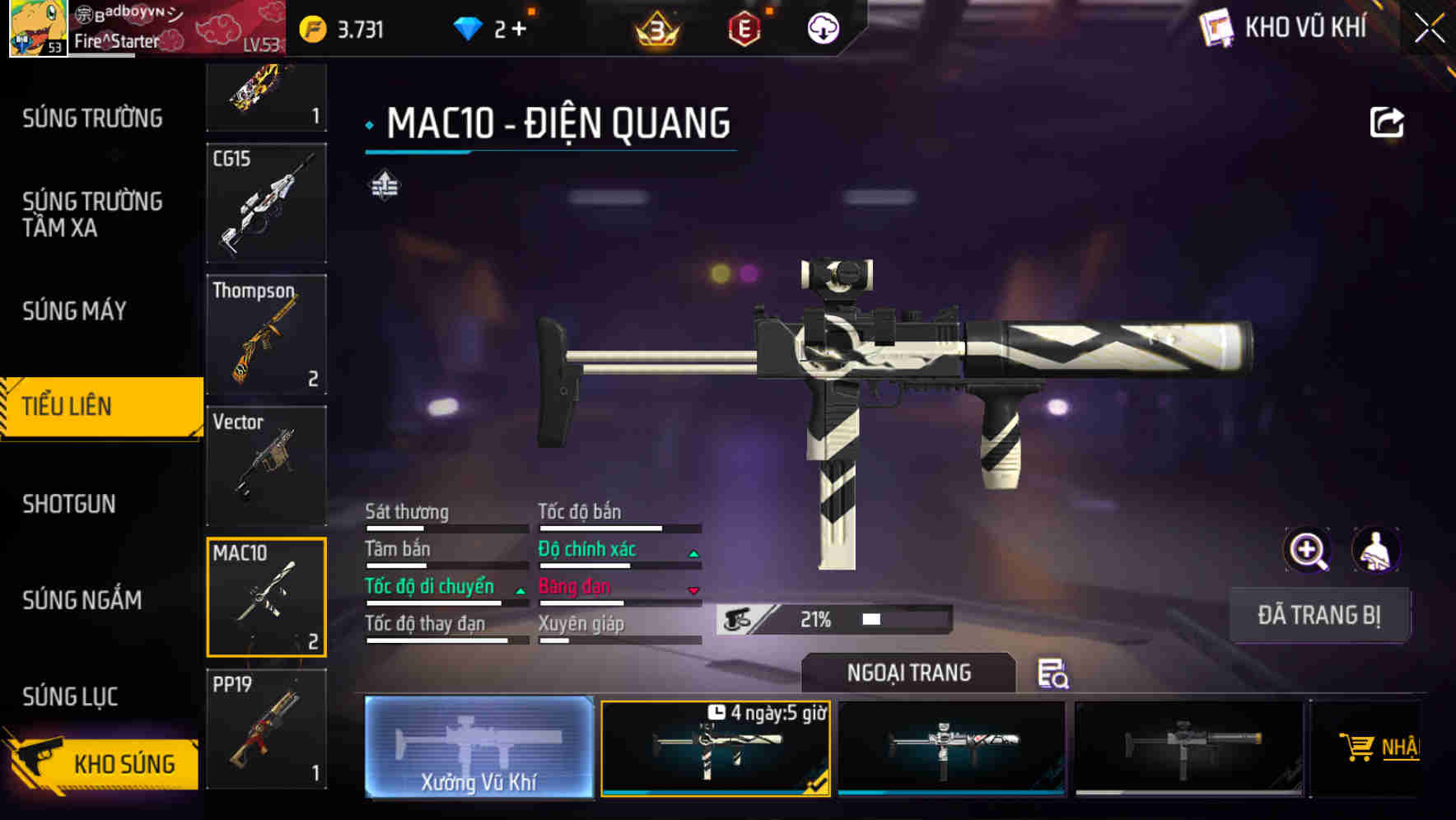
Task: Preview the weapon on character icon
Action: pyautogui.click(x=1375, y=550)
